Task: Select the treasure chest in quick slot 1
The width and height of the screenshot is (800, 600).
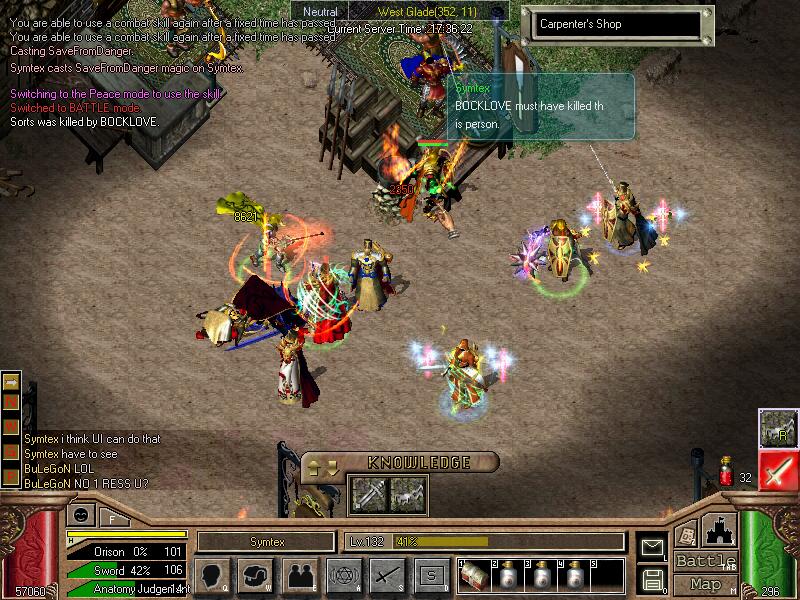Action: coord(473,576)
